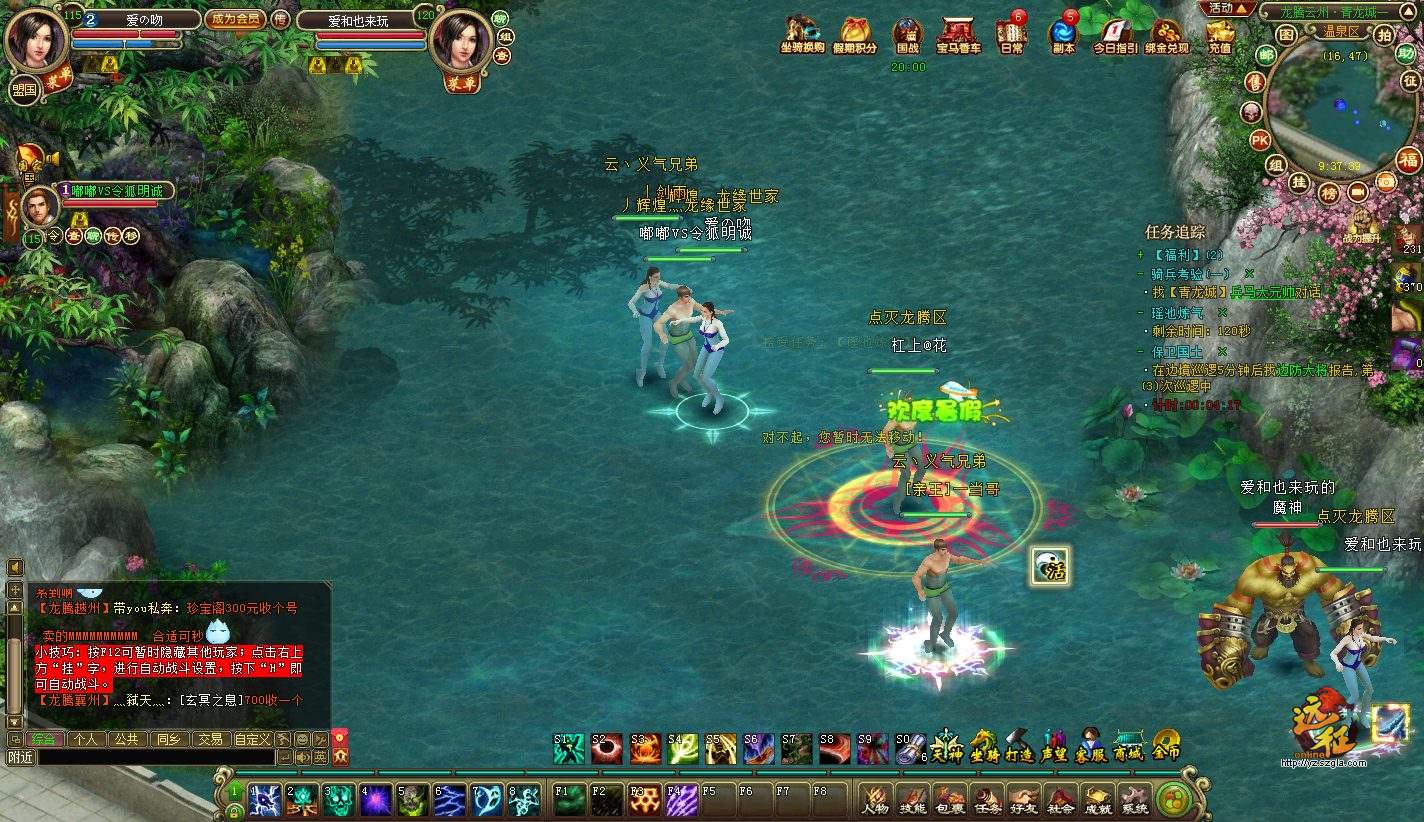Switch to the 个人 chat tab
The height and width of the screenshot is (822, 1424).
click(x=86, y=739)
